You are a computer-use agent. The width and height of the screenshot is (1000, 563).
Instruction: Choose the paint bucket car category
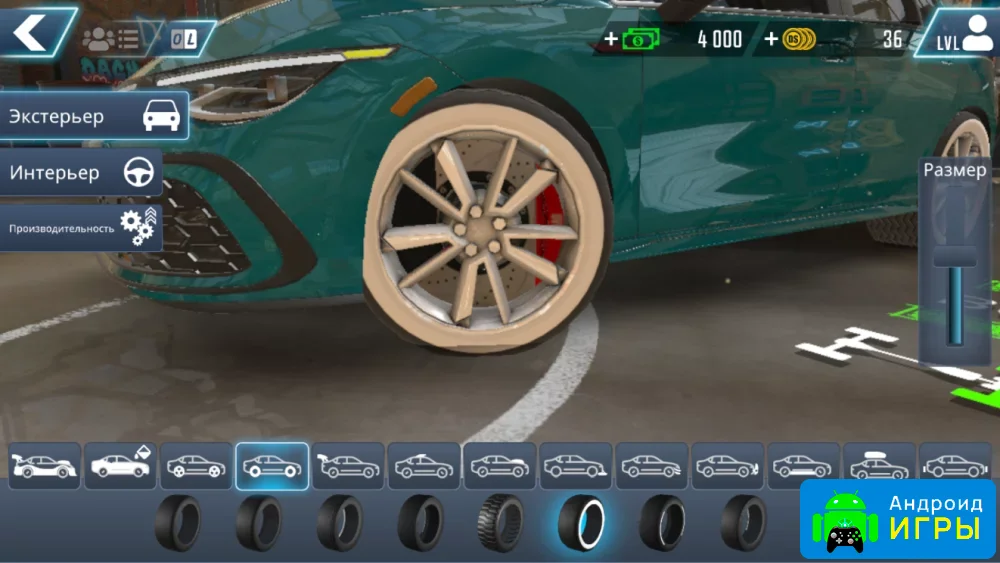pyautogui.click(x=121, y=466)
